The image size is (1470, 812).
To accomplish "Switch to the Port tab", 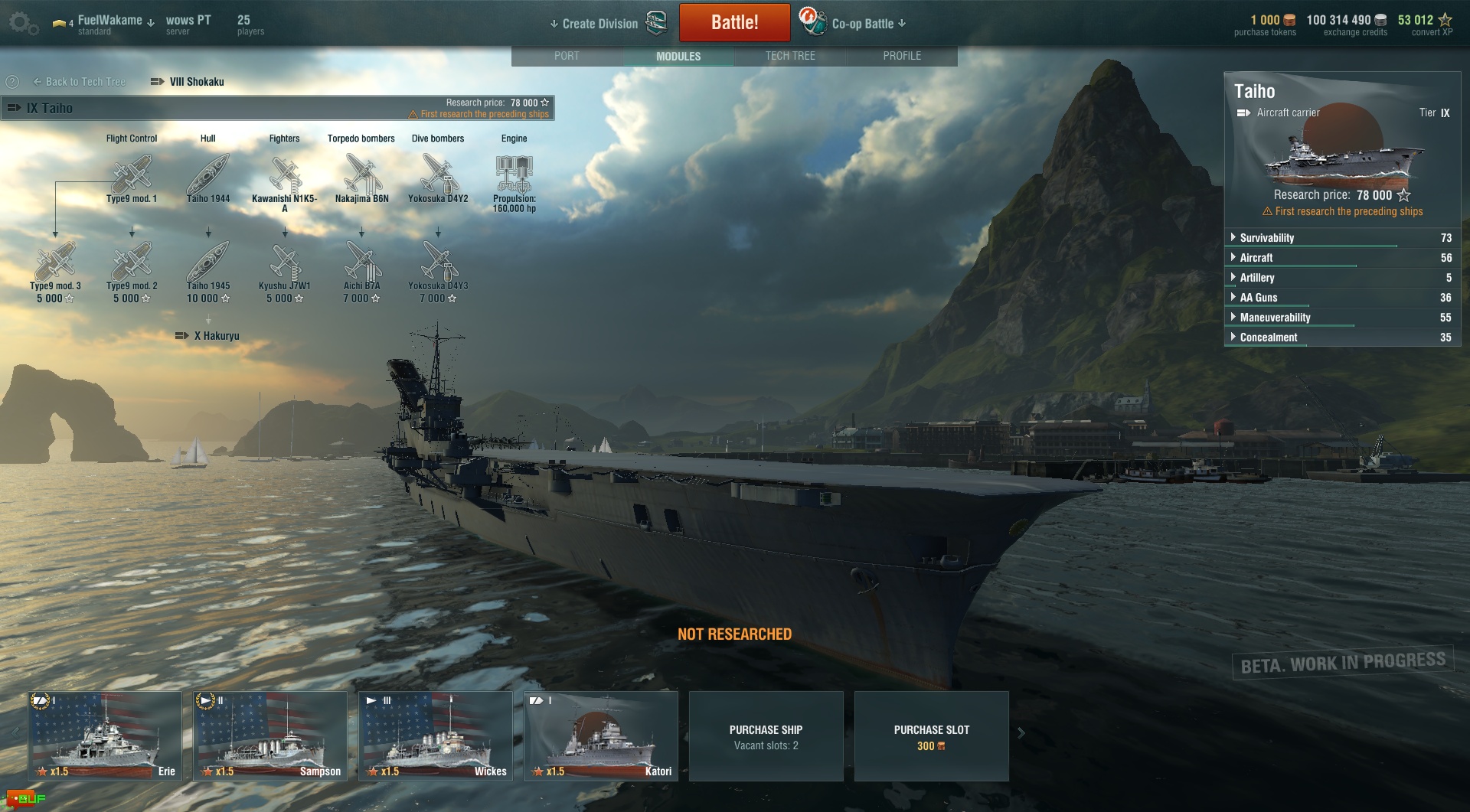I will pos(567,56).
